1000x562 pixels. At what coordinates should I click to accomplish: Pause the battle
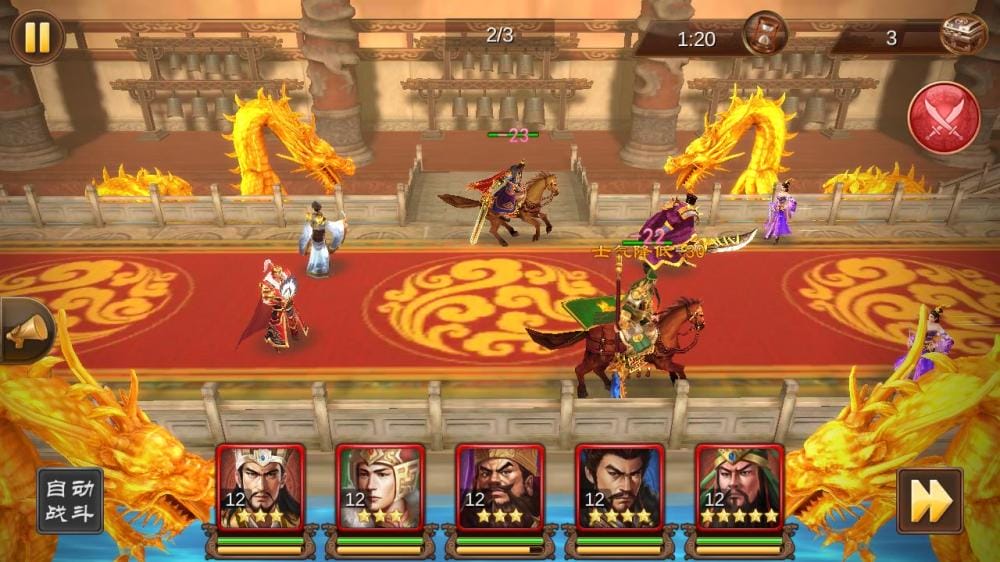(x=37, y=37)
